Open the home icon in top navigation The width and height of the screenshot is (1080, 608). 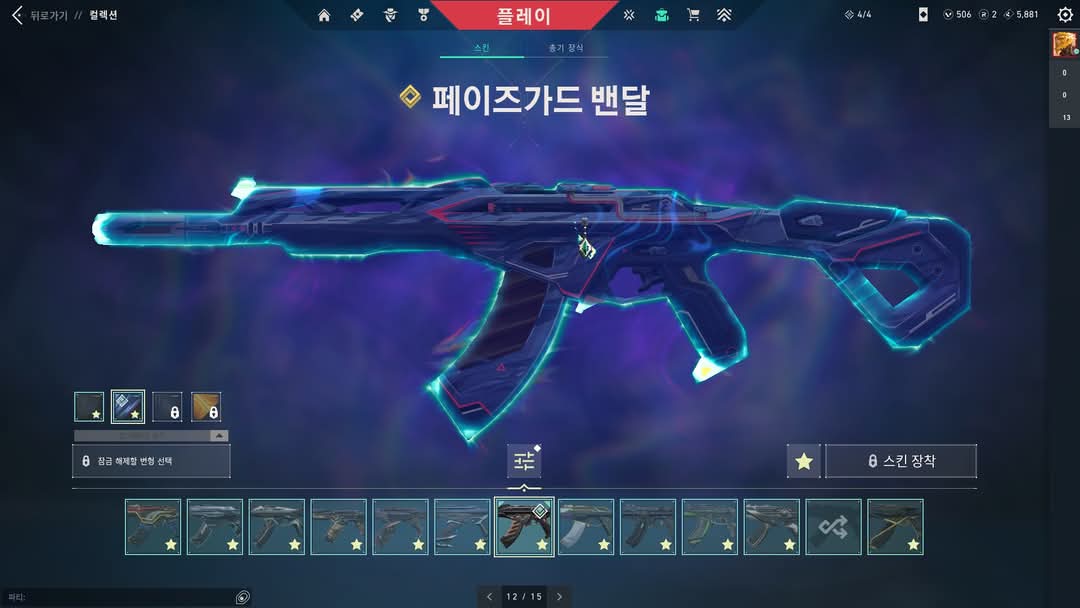pyautogui.click(x=324, y=15)
